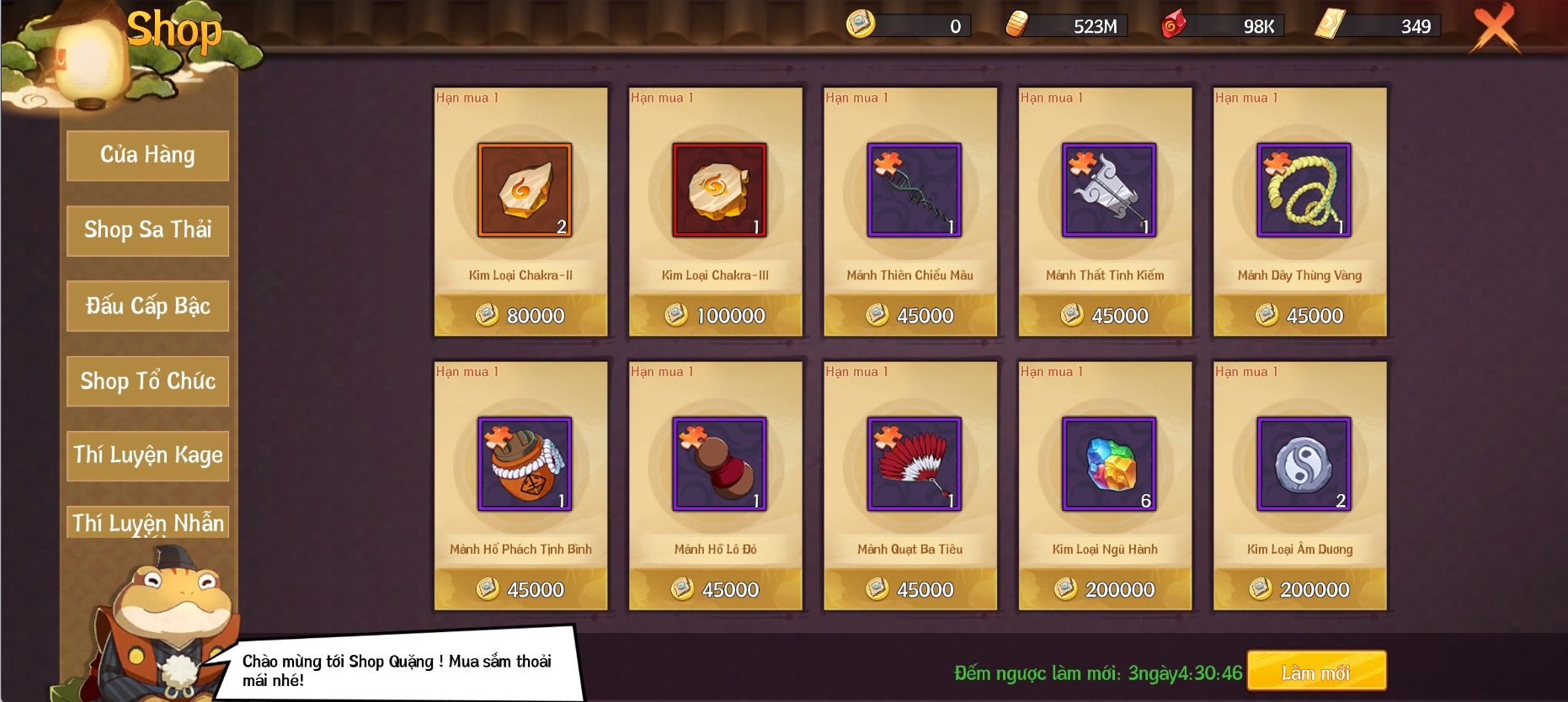This screenshot has height=702, width=1568.
Task: Pick the Kim Loại Âm Dương yin-yang item
Action: click(x=1304, y=464)
